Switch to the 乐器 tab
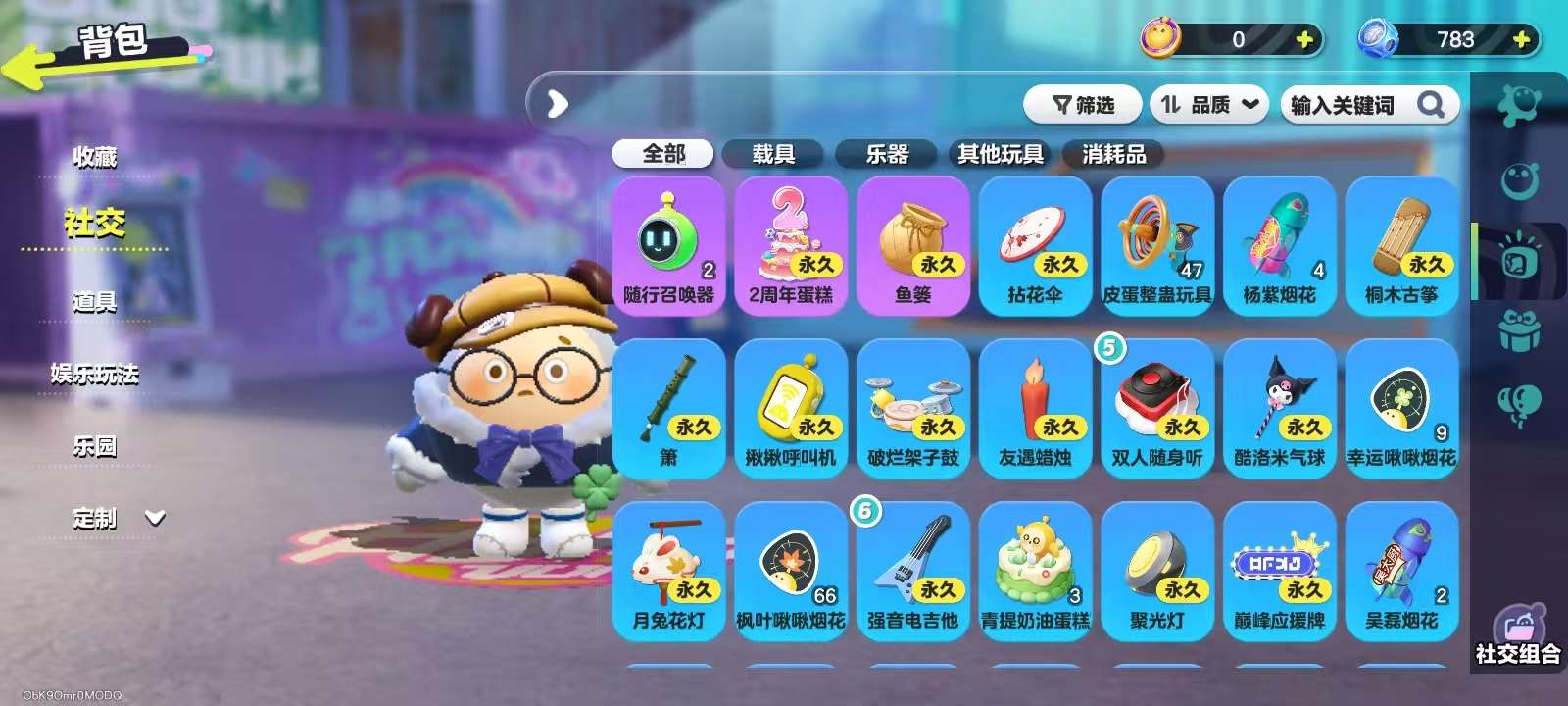 (x=886, y=154)
